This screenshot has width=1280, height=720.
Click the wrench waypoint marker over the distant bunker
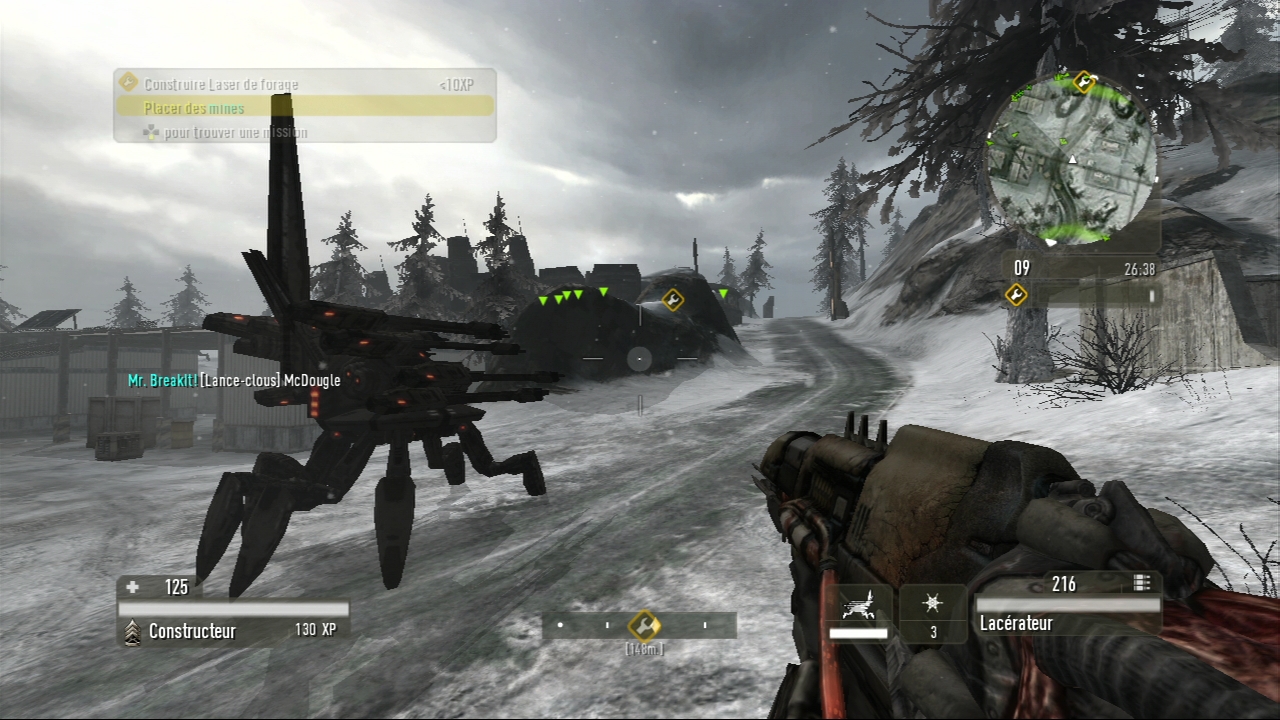[x=673, y=299]
